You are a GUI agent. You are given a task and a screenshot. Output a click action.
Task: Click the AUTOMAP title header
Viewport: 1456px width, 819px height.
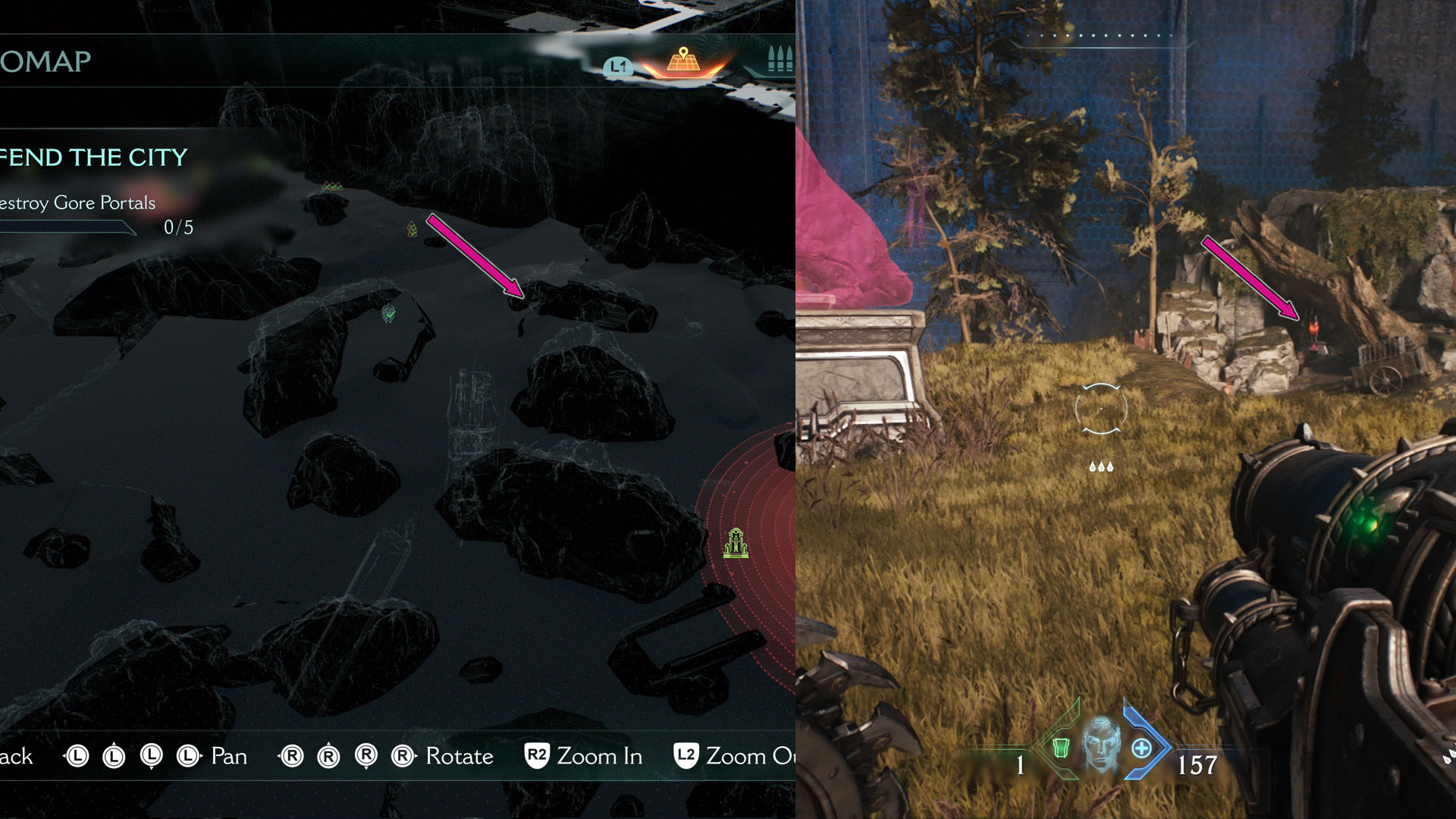pos(45,62)
